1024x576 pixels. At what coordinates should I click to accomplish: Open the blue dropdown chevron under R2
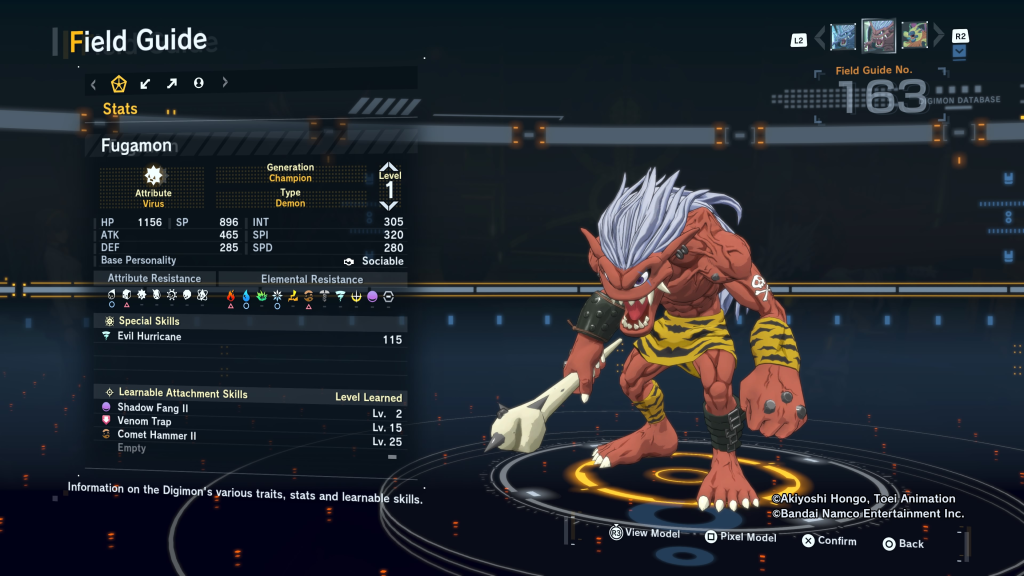tap(960, 52)
